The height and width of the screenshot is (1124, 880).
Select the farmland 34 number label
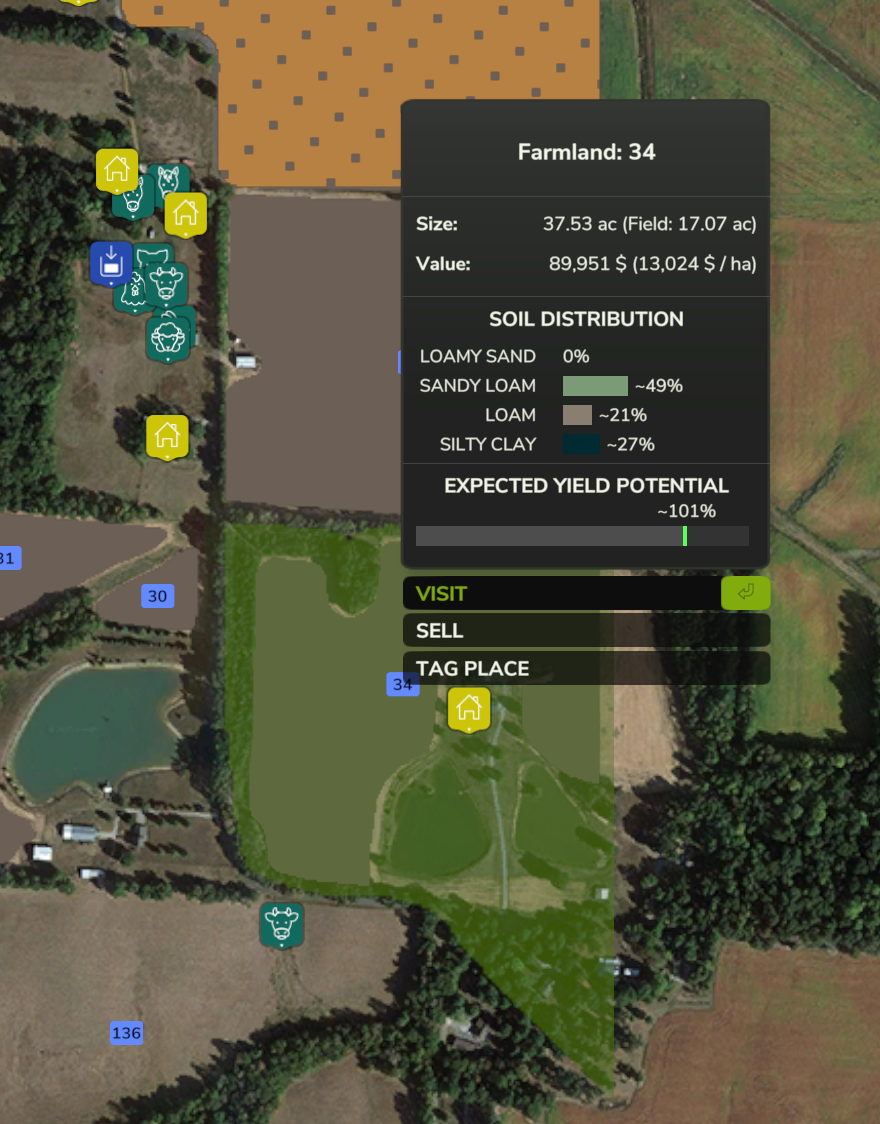402,684
